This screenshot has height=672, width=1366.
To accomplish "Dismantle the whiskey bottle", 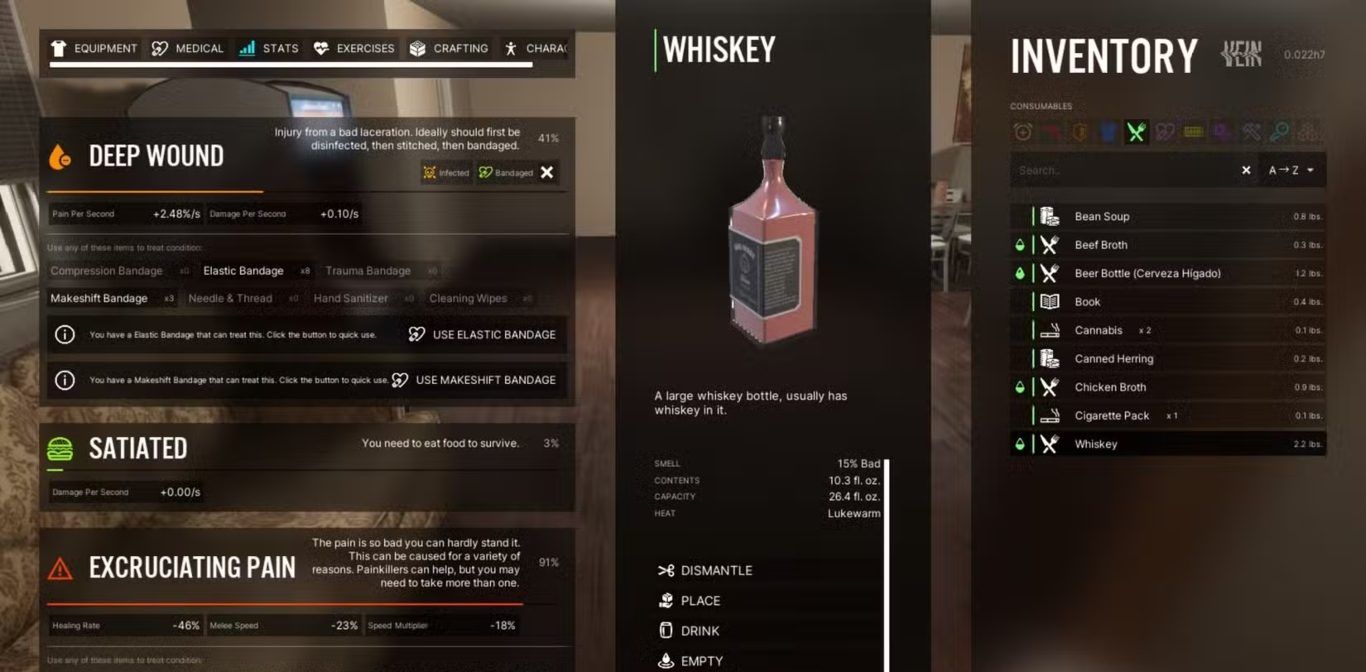I will coord(716,571).
